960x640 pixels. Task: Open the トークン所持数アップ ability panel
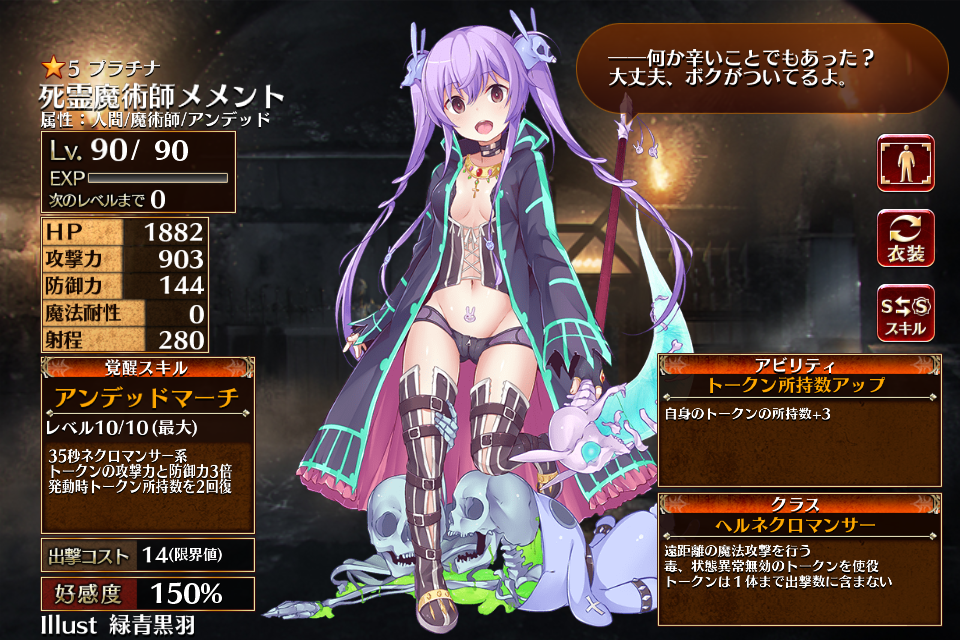(x=798, y=384)
